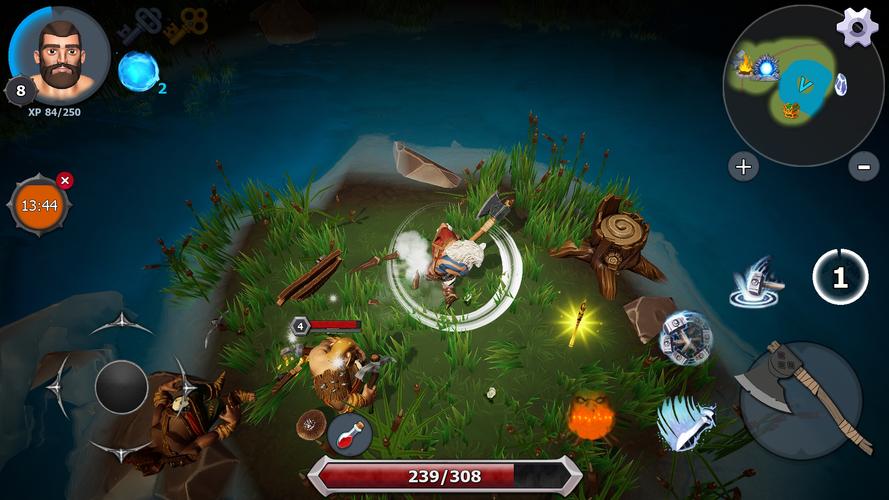The height and width of the screenshot is (500, 889).
Task: Trigger the rune shield ability
Action: click(x=686, y=338)
